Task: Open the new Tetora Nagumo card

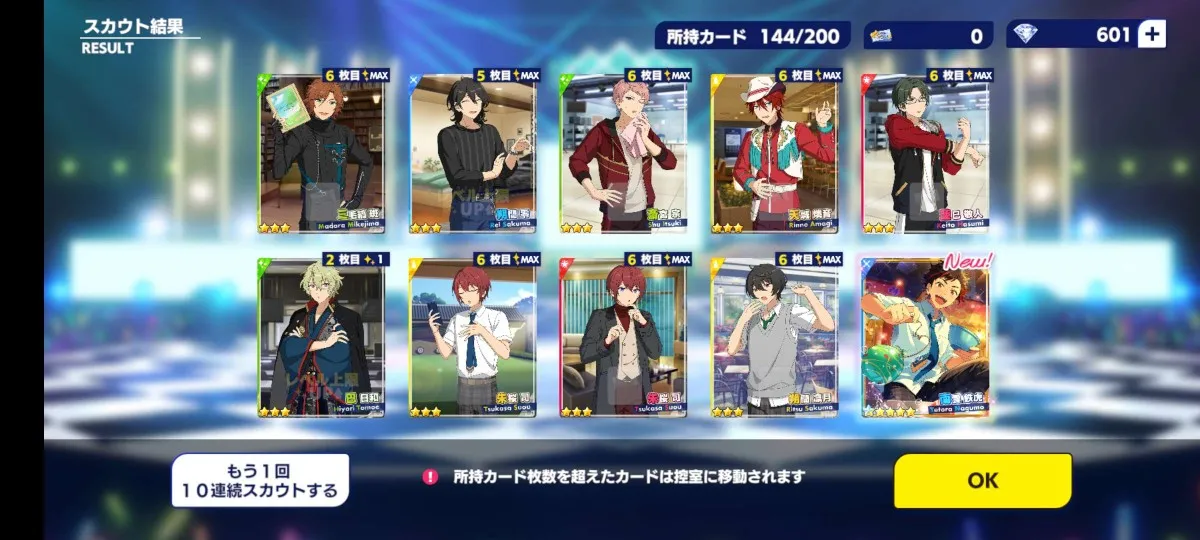Action: 925,337
